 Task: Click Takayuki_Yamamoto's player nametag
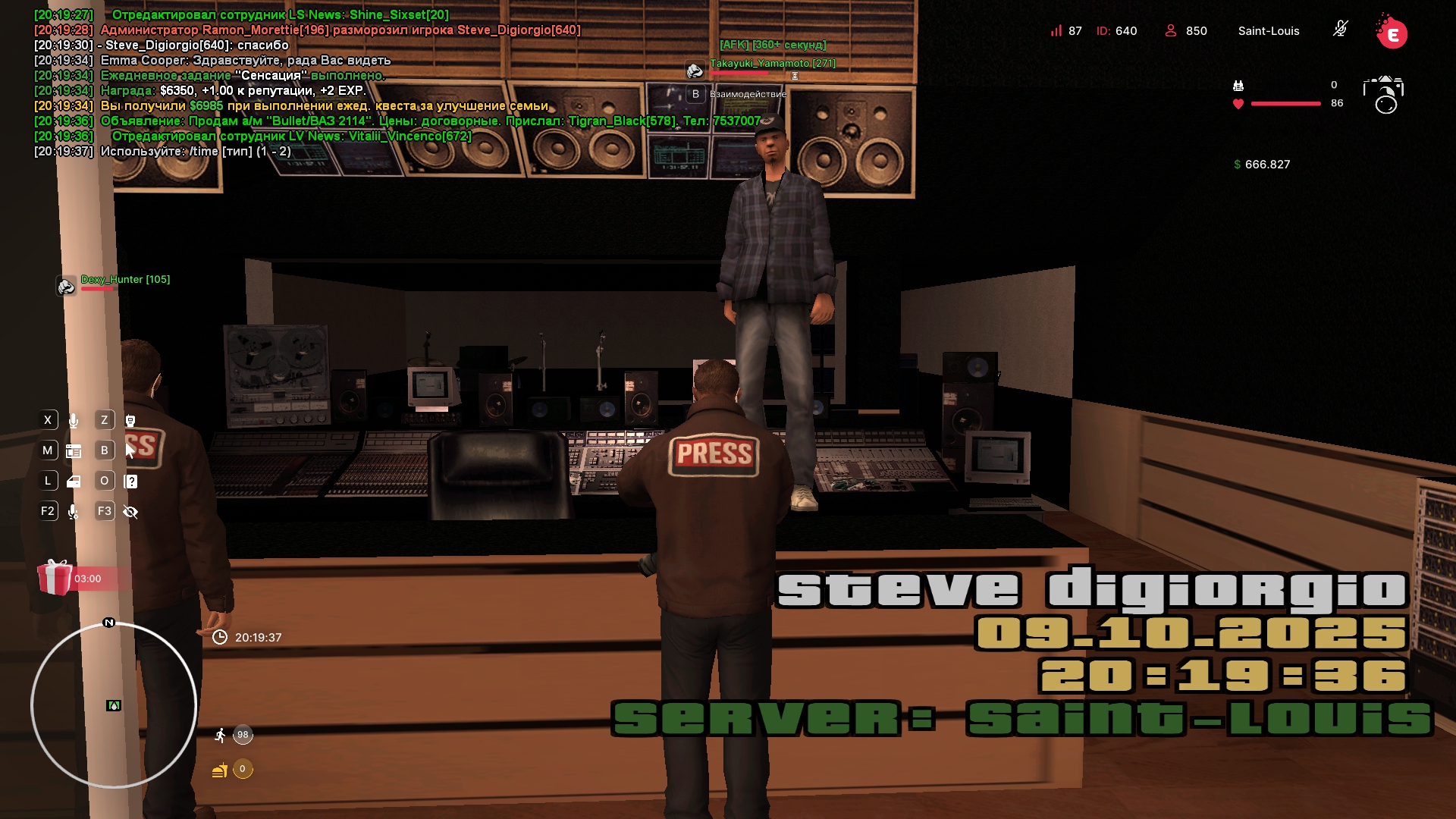pos(772,64)
